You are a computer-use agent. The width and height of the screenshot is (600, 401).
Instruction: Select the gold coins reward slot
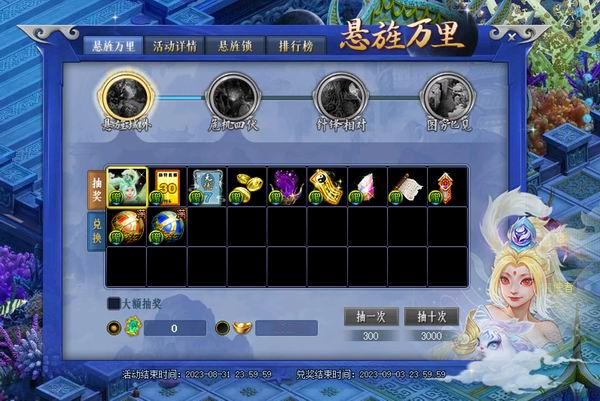pyautogui.click(x=247, y=186)
